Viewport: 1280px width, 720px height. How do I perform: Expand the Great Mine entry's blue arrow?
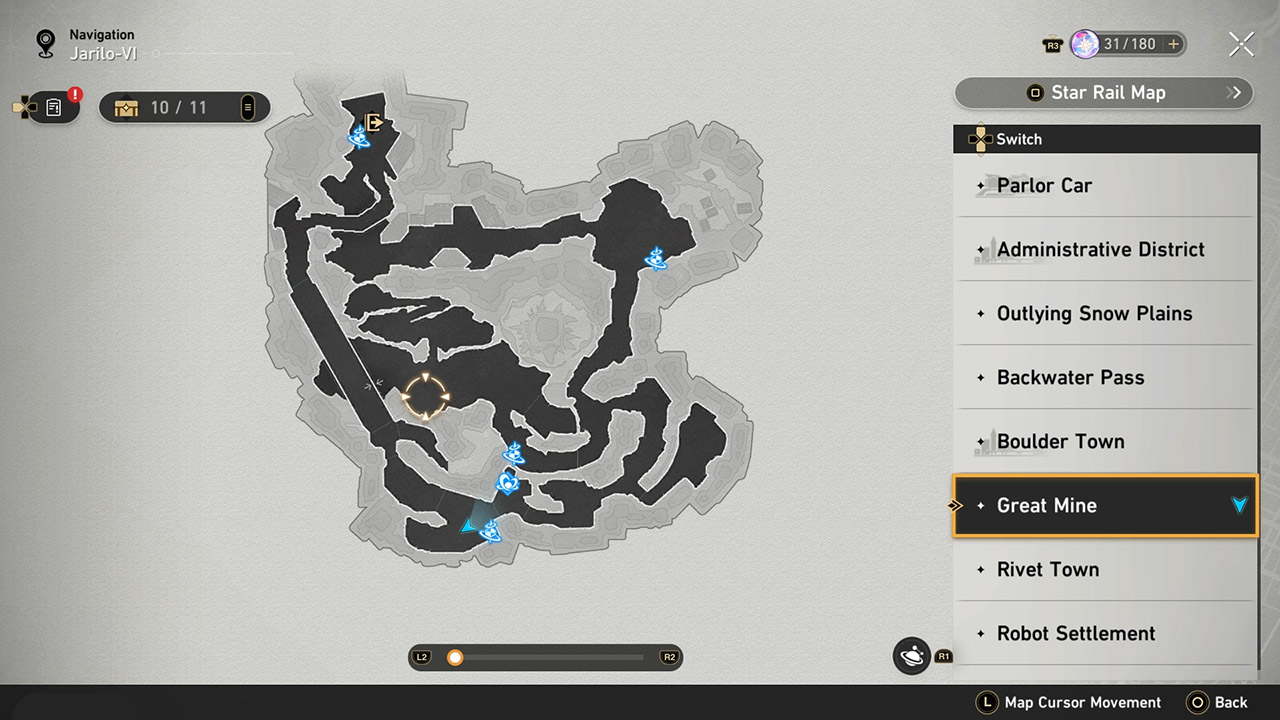[1240, 505]
